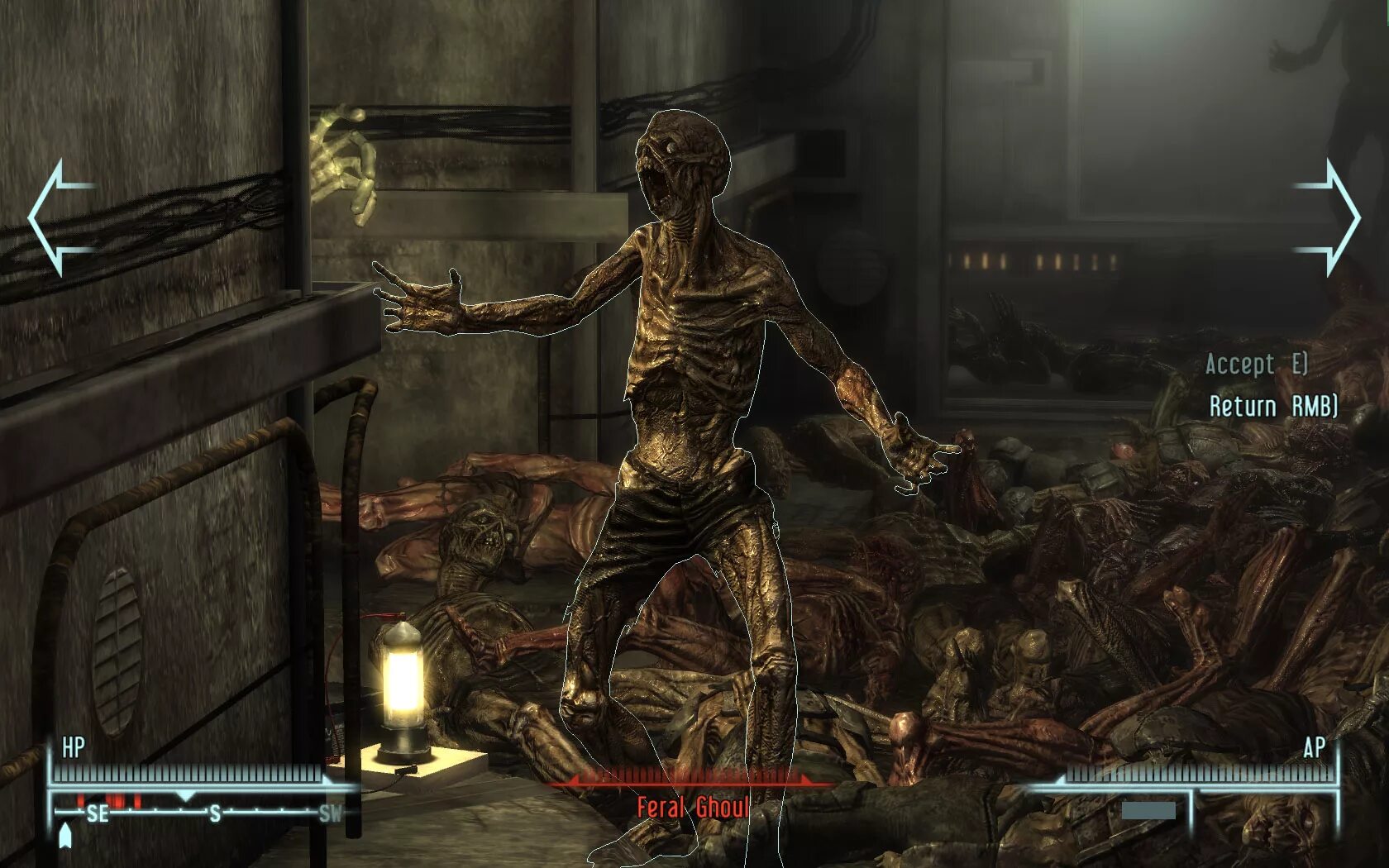Accept the queued V.A.T.S. actions
The image size is (1389, 868).
pos(1256,364)
